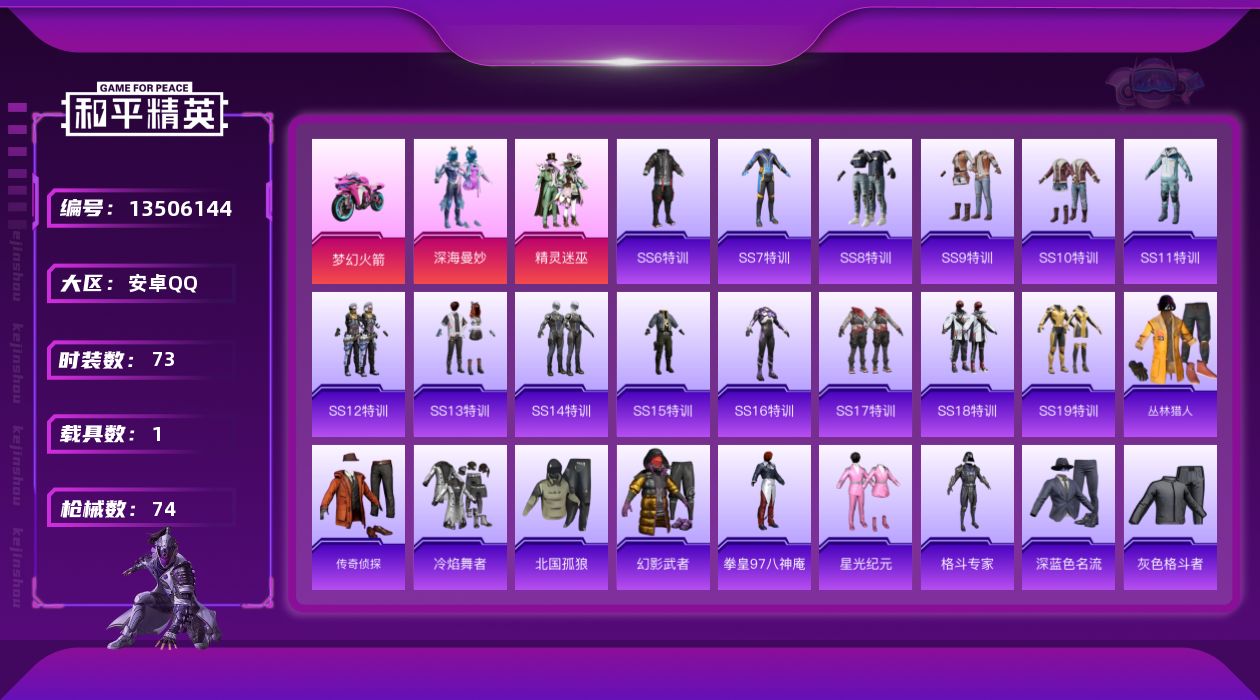Select the 传奇侦探 orange coat card
The width and height of the screenshot is (1260, 700).
(358, 517)
